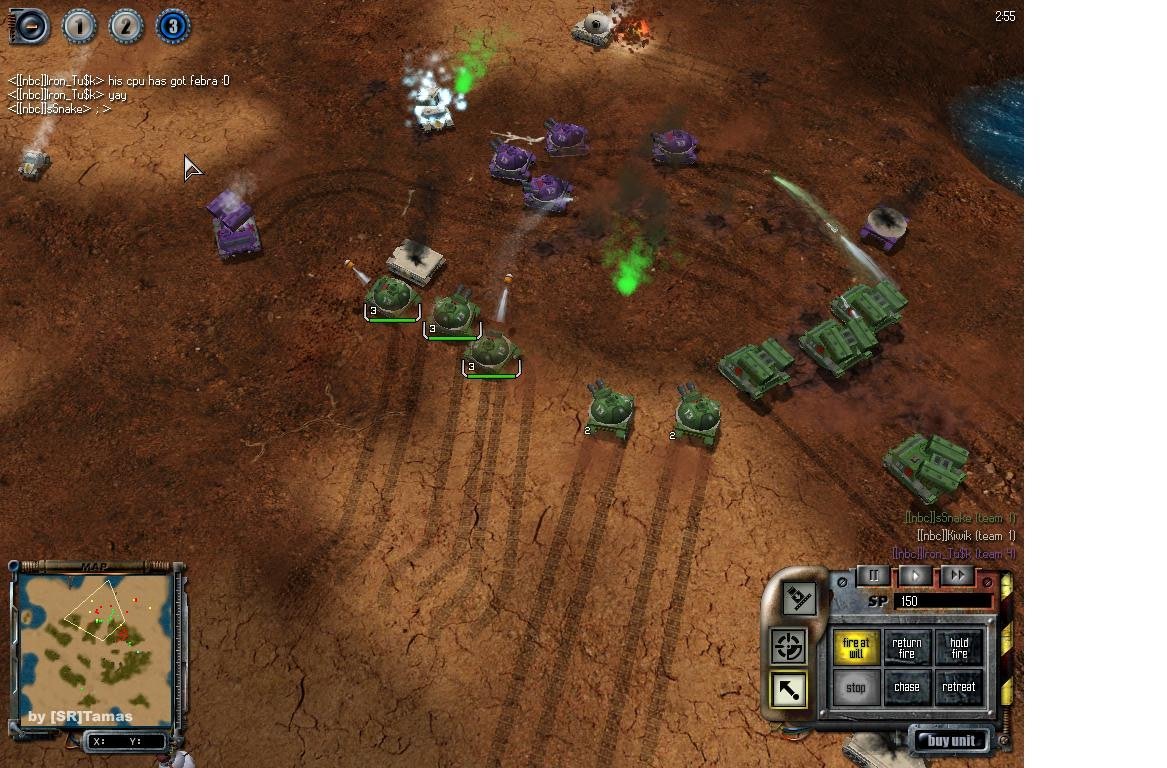The height and width of the screenshot is (768, 1167).
Task: Enable fast-forward game speed
Action: [957, 576]
